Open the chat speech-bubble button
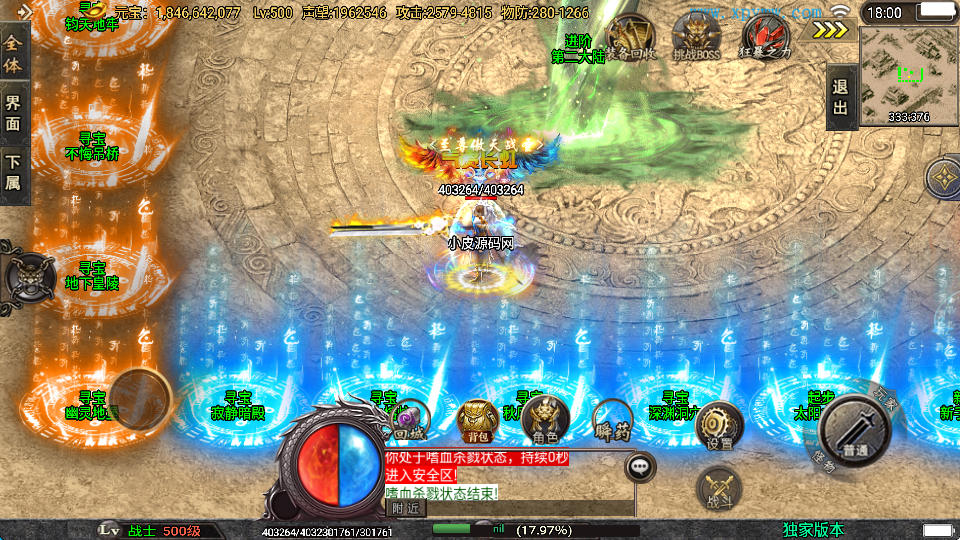The height and width of the screenshot is (540, 960). coord(640,466)
